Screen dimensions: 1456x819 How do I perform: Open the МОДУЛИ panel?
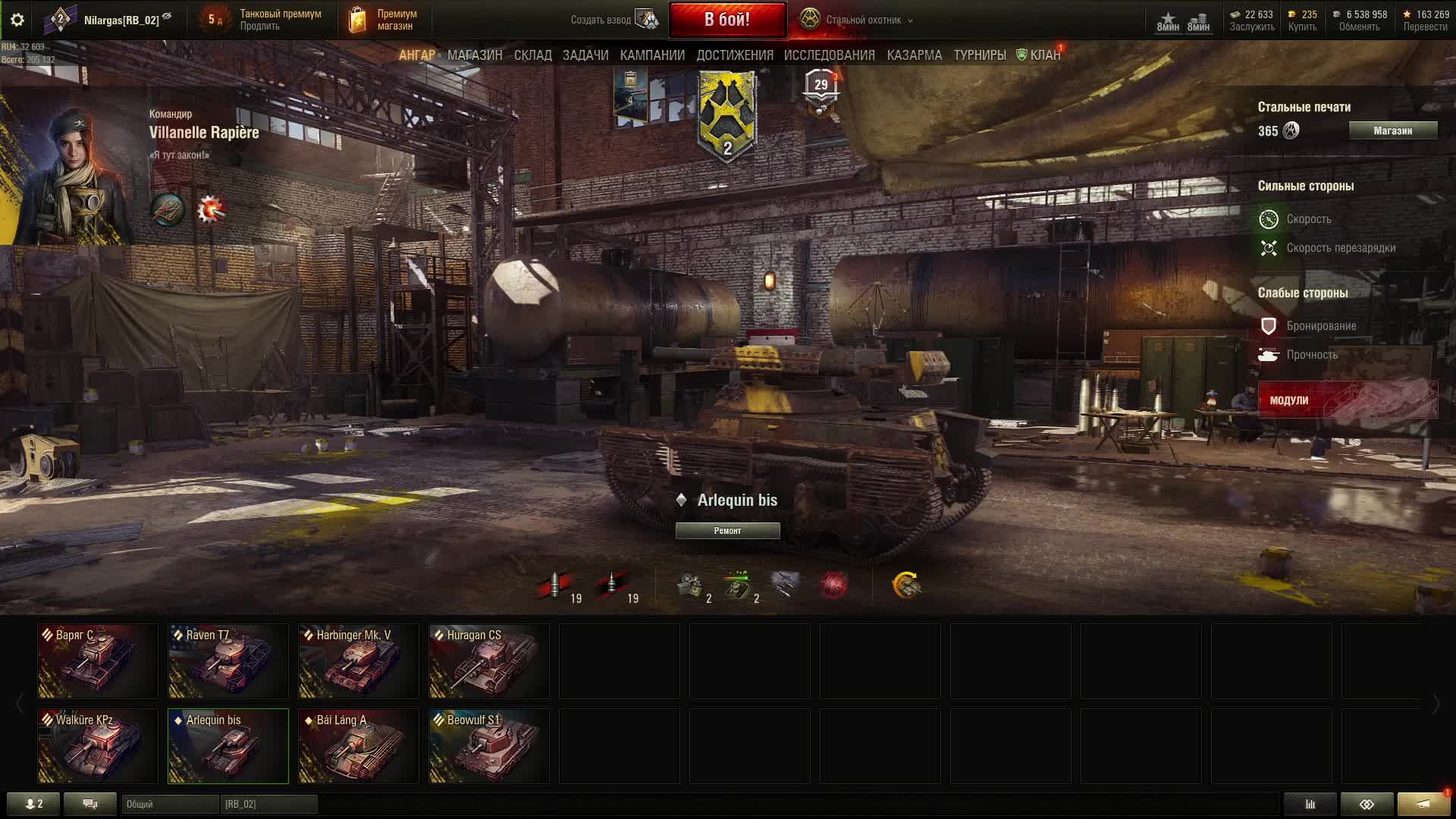pos(1348,400)
